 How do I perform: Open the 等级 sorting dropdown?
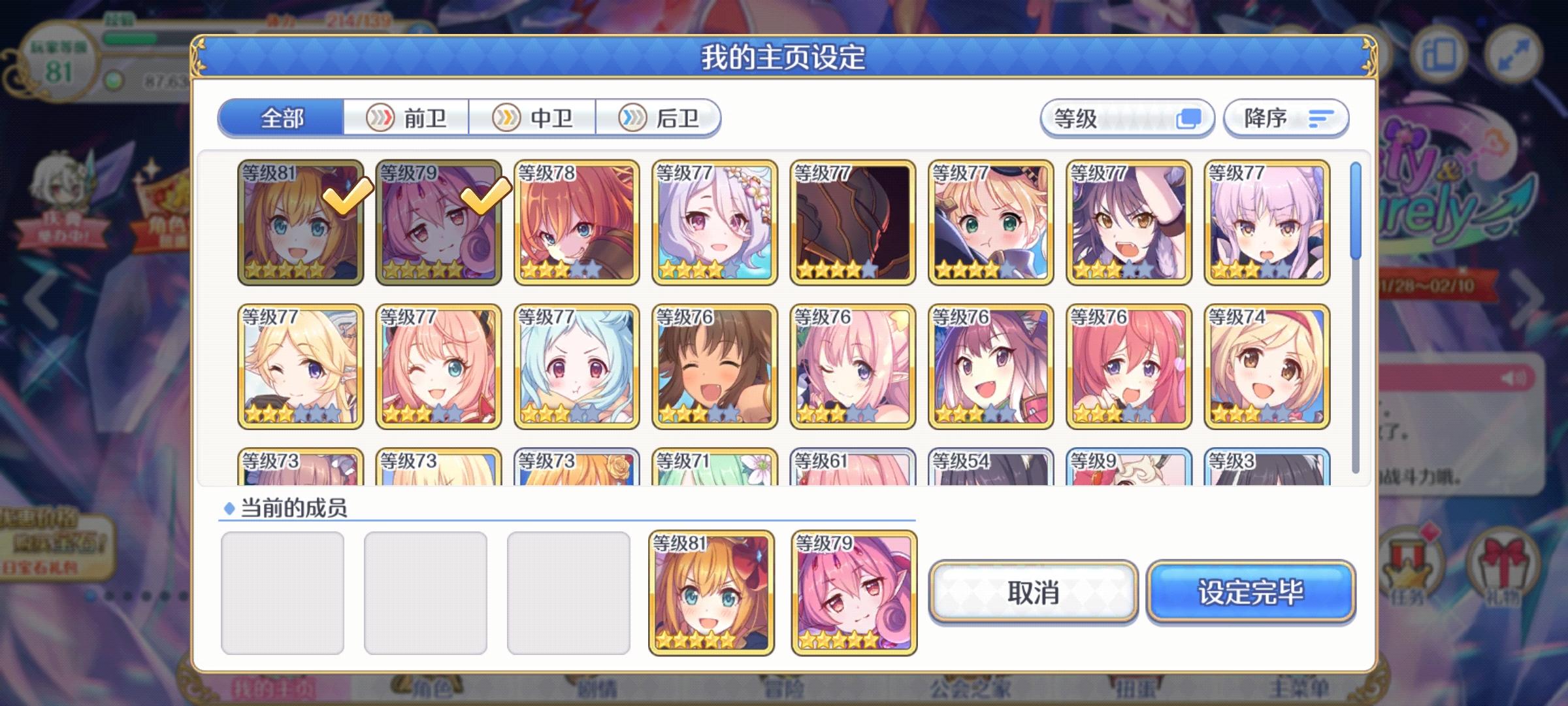(x=1128, y=118)
